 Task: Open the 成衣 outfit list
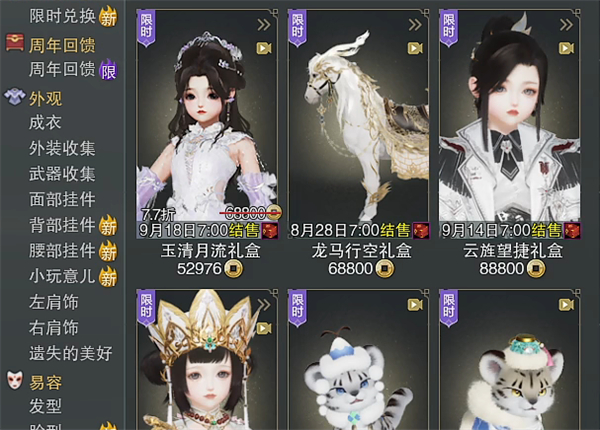point(45,123)
